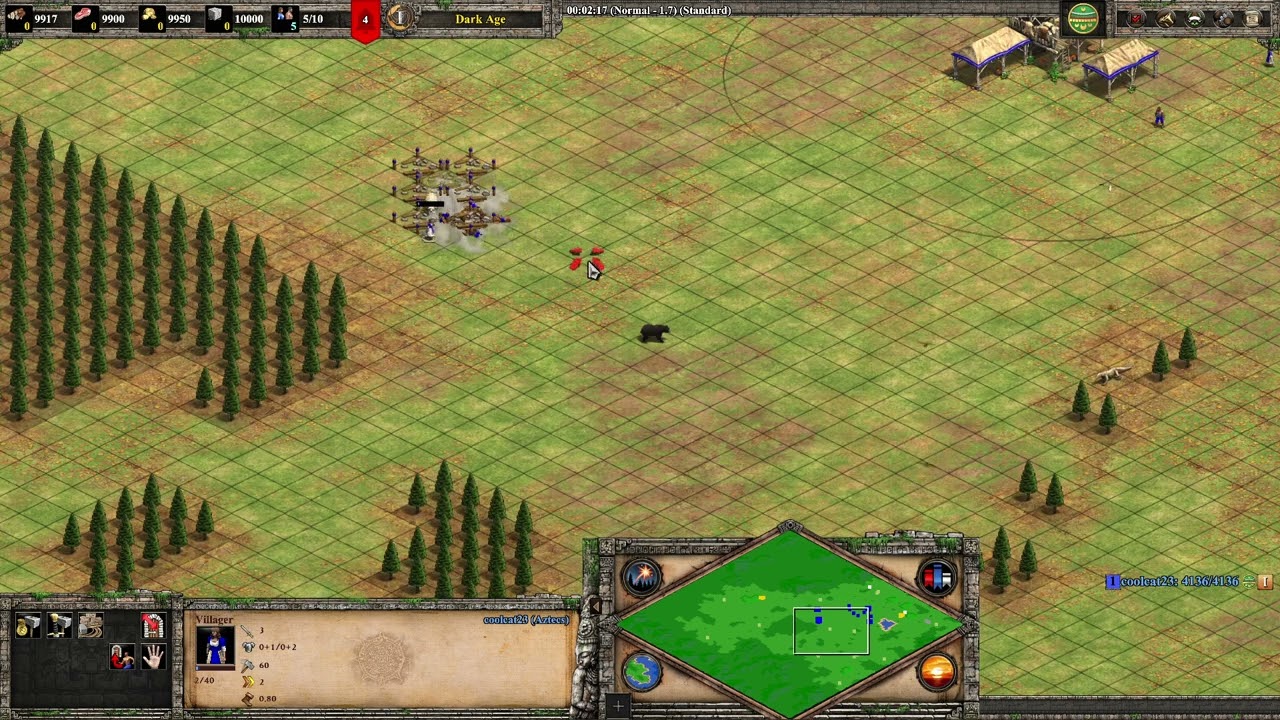The image size is (1280, 720).
Task: Click the plus button below the minimap
Action: pos(618,707)
